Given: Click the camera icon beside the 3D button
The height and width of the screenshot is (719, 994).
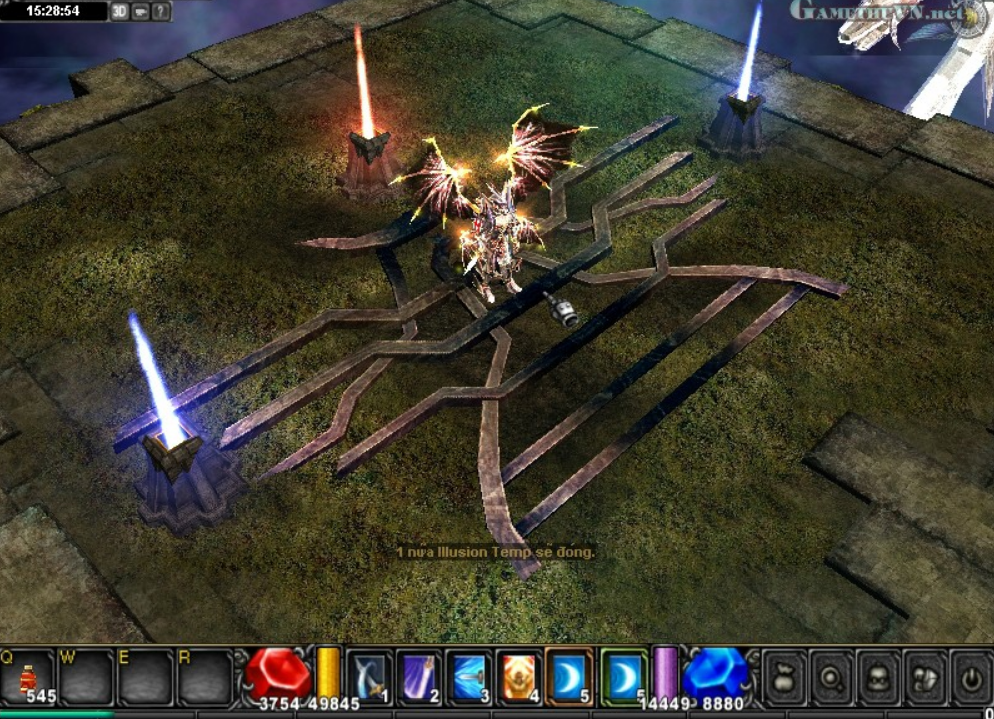Looking at the screenshot, I should 141,12.
